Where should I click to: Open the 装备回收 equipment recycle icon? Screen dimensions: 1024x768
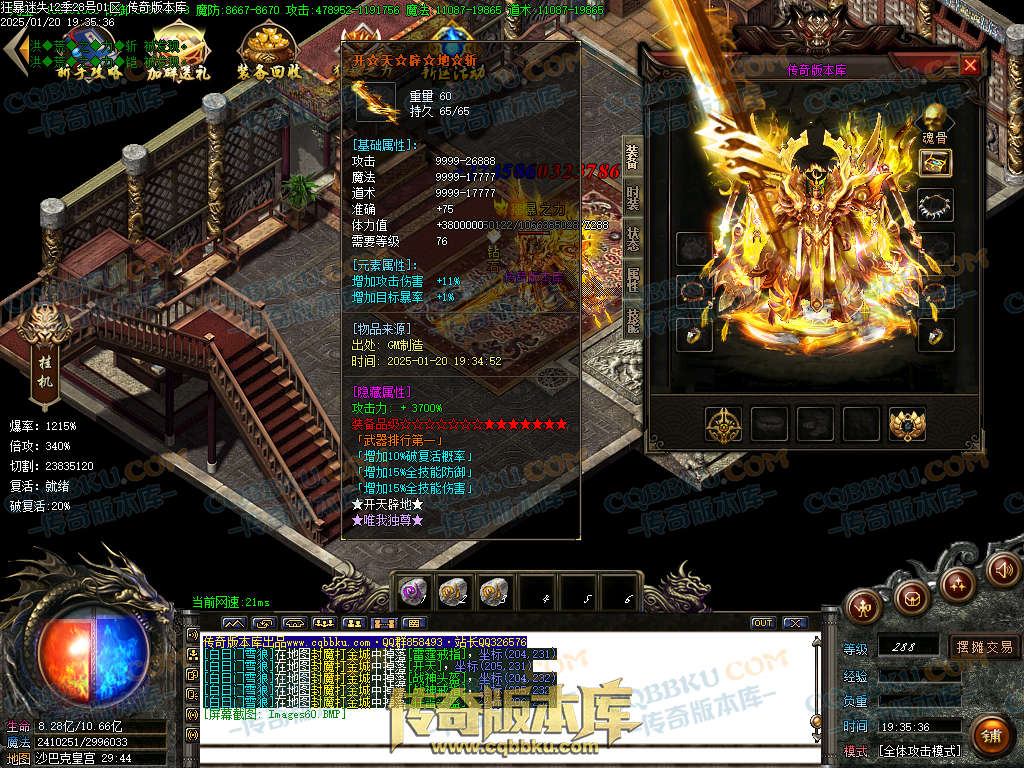pyautogui.click(x=268, y=52)
